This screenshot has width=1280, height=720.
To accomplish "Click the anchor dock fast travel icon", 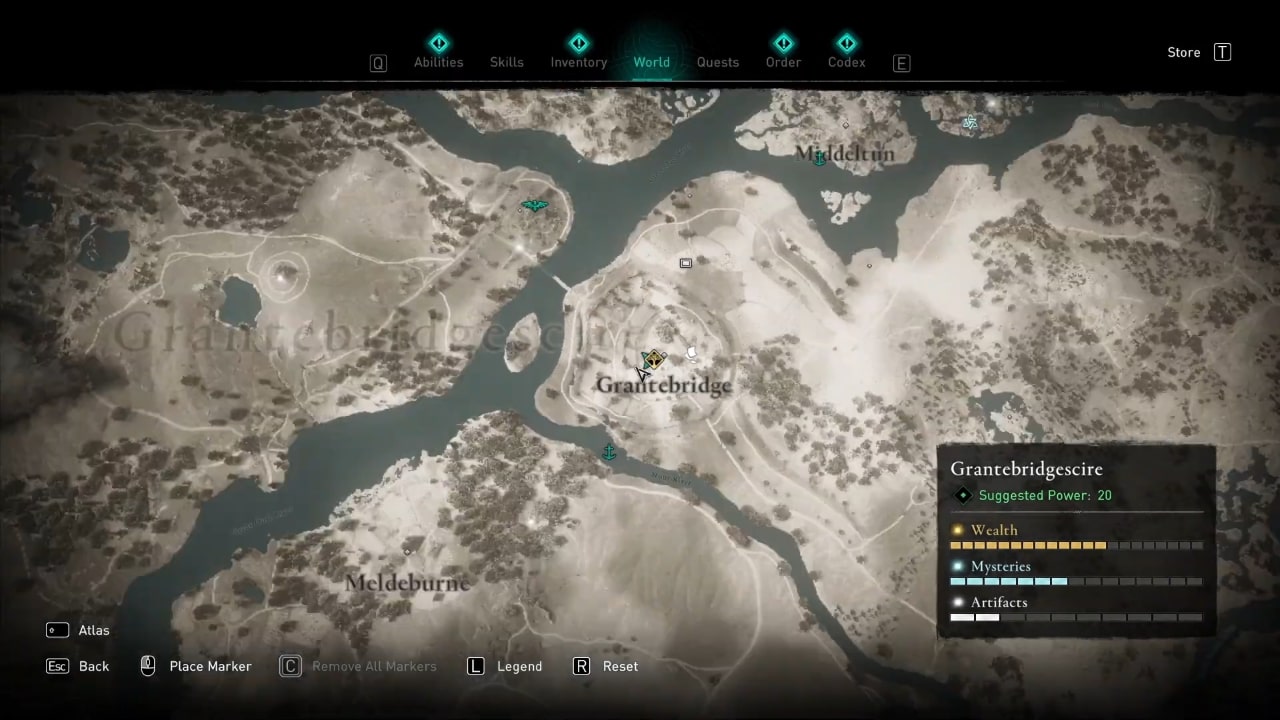I will pyautogui.click(x=609, y=452).
